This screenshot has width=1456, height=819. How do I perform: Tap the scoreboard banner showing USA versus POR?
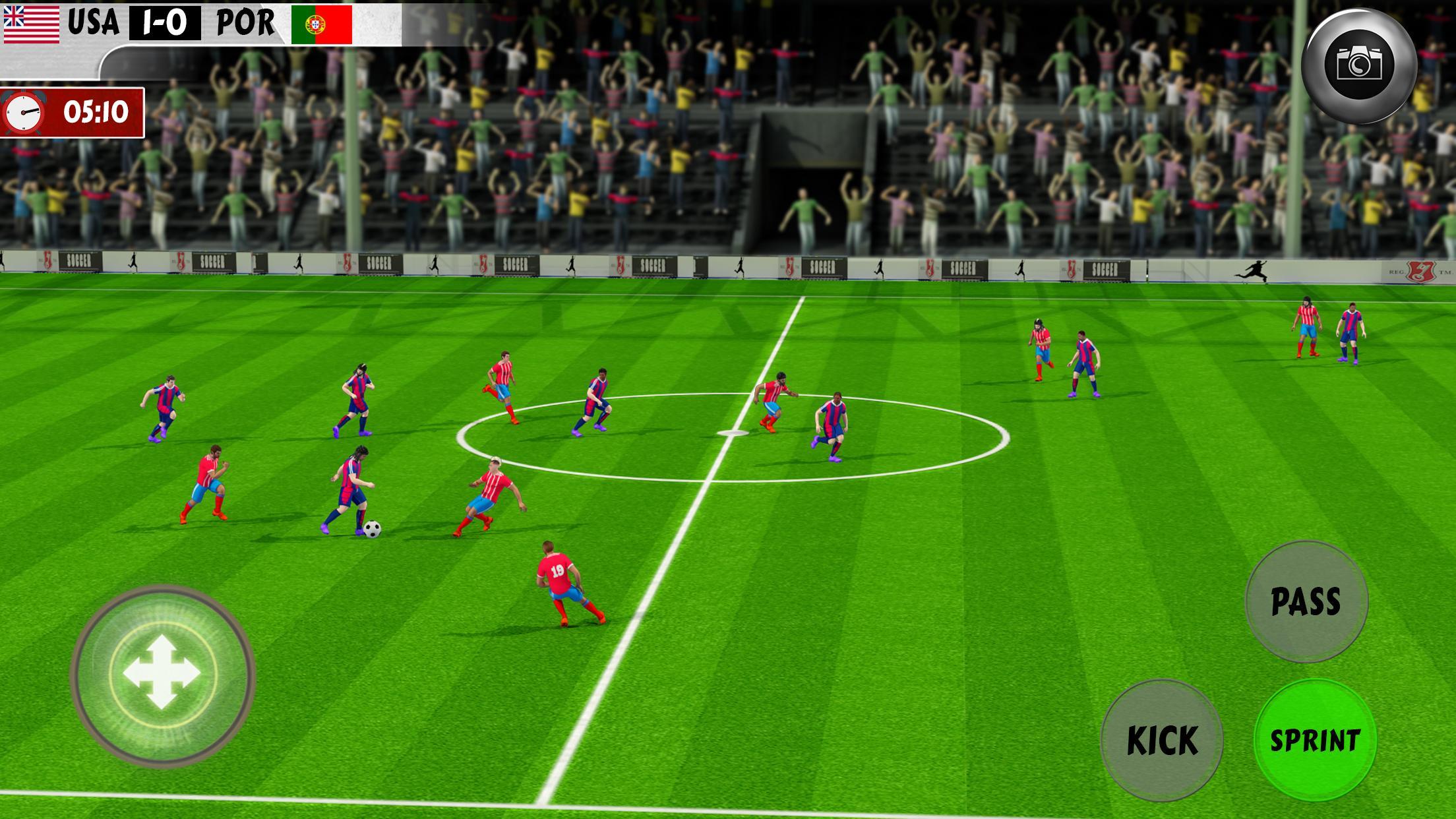click(198, 22)
